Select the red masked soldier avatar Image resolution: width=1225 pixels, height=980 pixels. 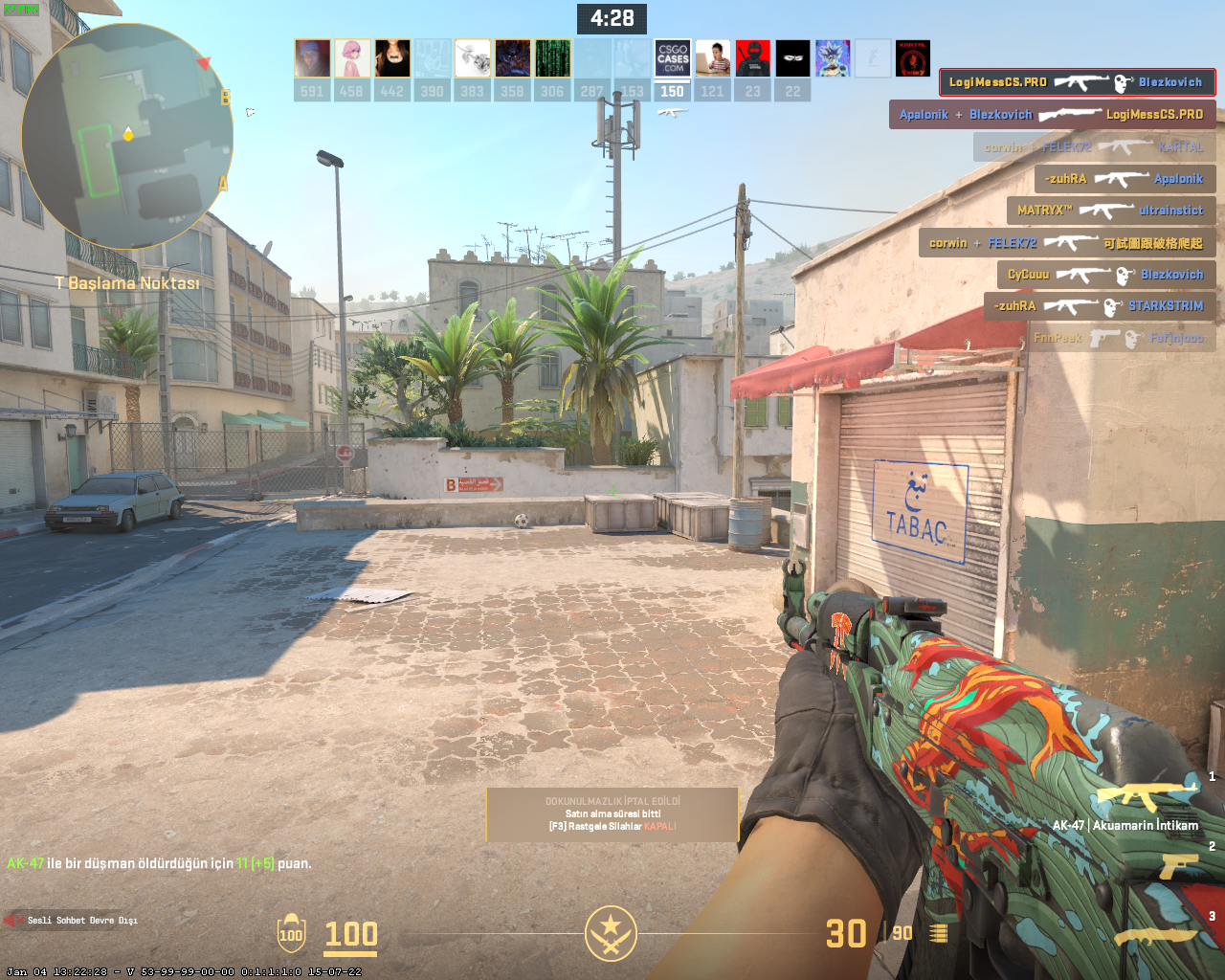click(753, 58)
